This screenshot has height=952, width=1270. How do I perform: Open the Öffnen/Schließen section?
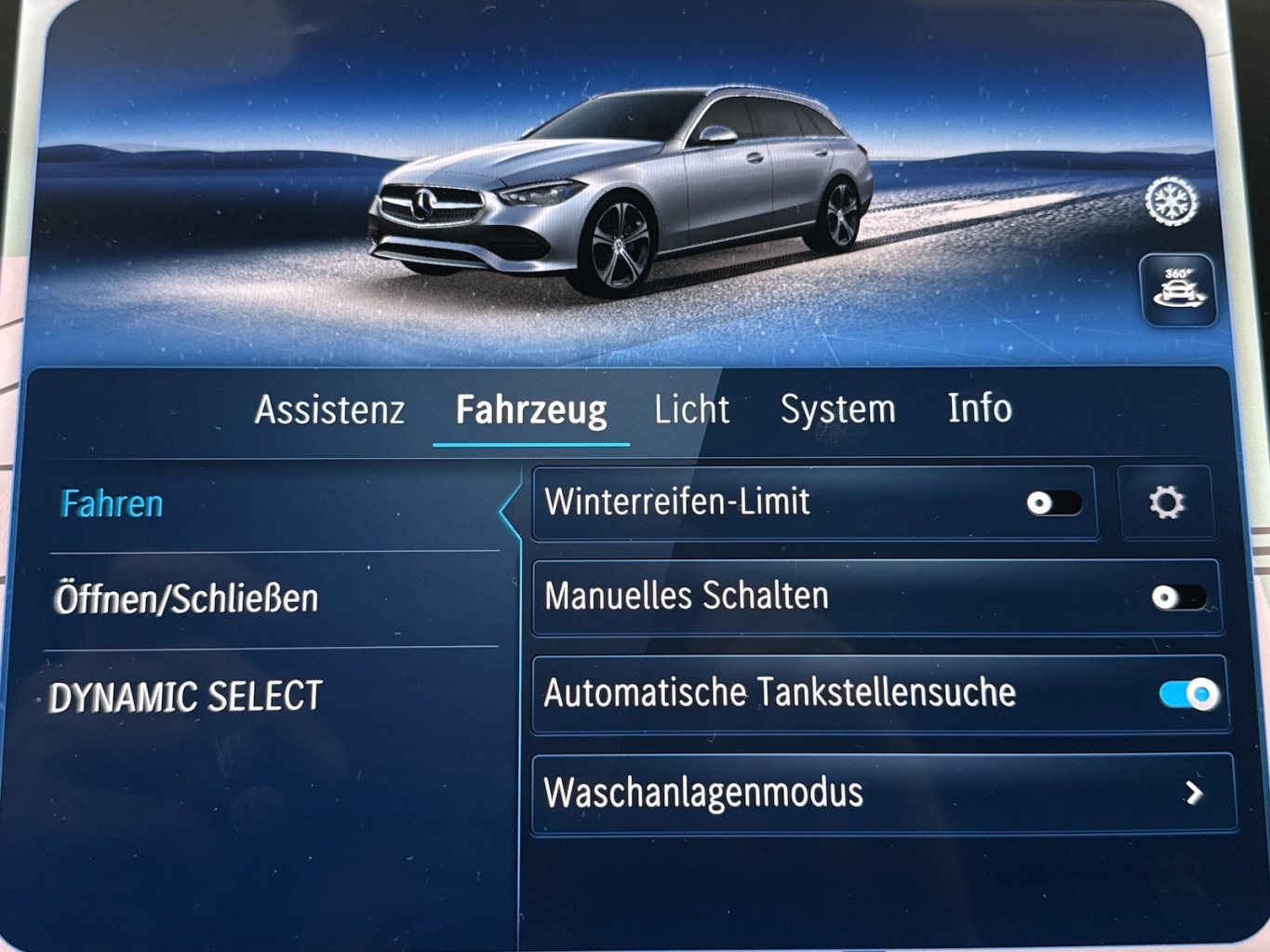(x=186, y=598)
